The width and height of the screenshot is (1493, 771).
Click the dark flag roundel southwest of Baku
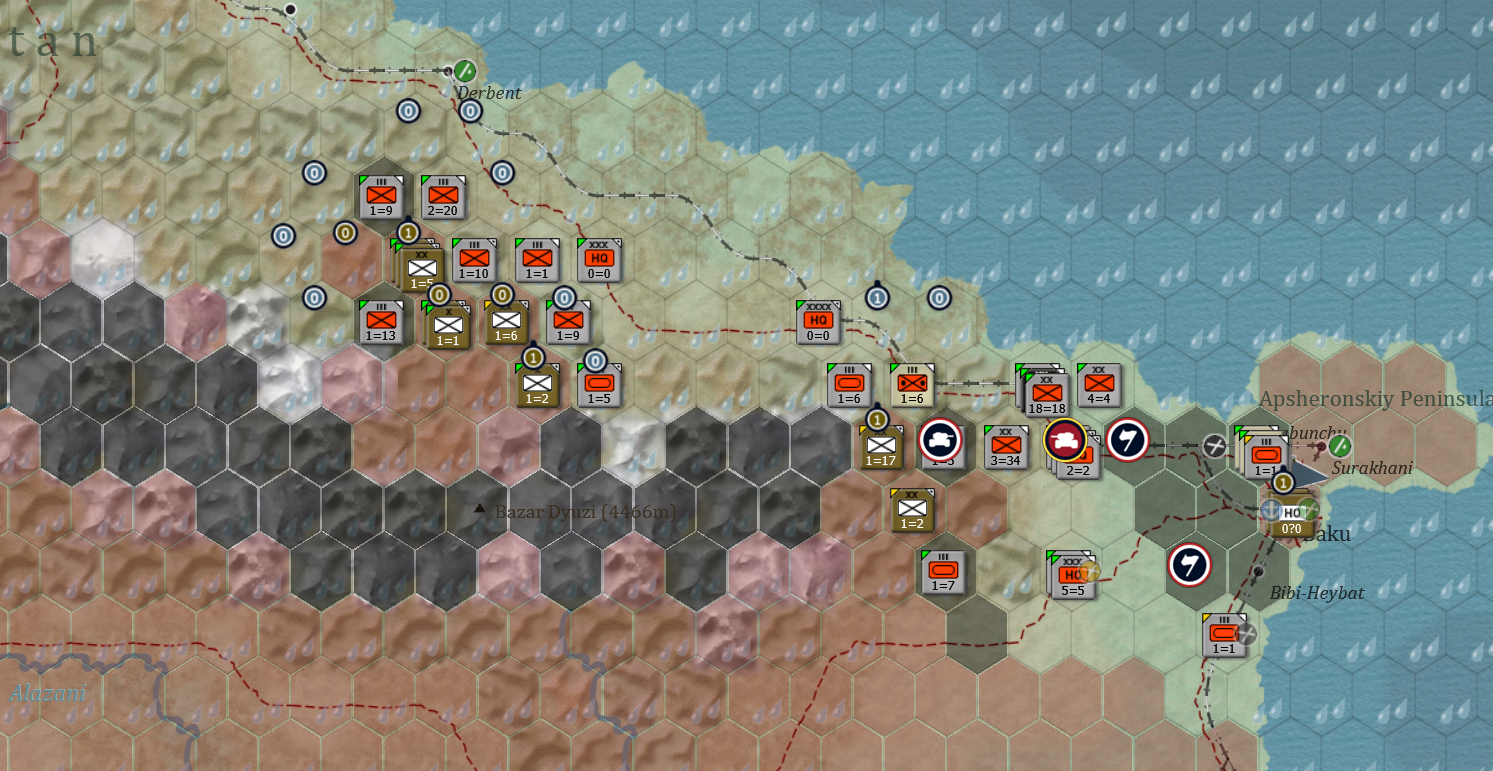[x=1189, y=567]
